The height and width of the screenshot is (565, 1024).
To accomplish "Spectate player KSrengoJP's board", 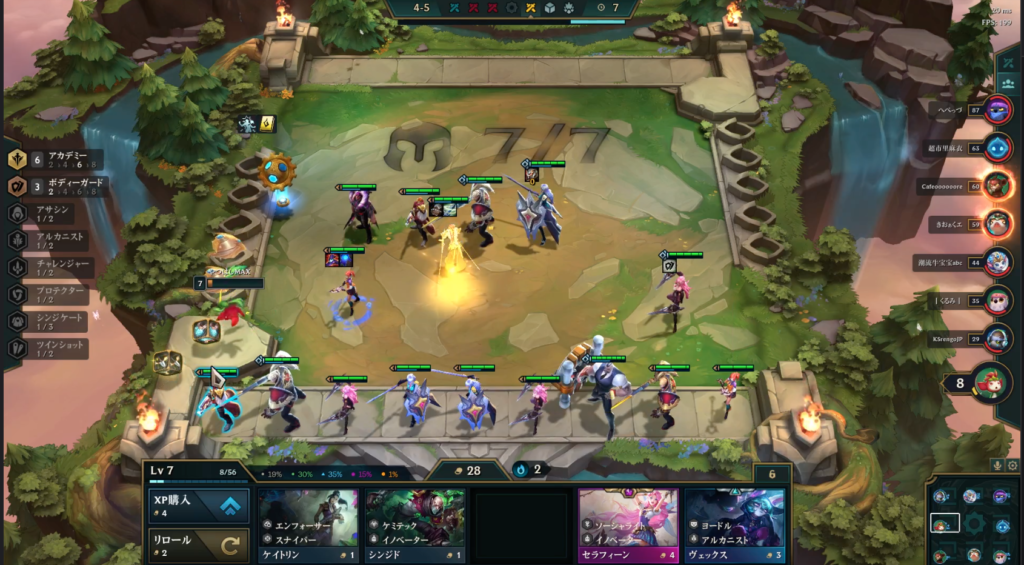I will pyautogui.click(x=997, y=338).
